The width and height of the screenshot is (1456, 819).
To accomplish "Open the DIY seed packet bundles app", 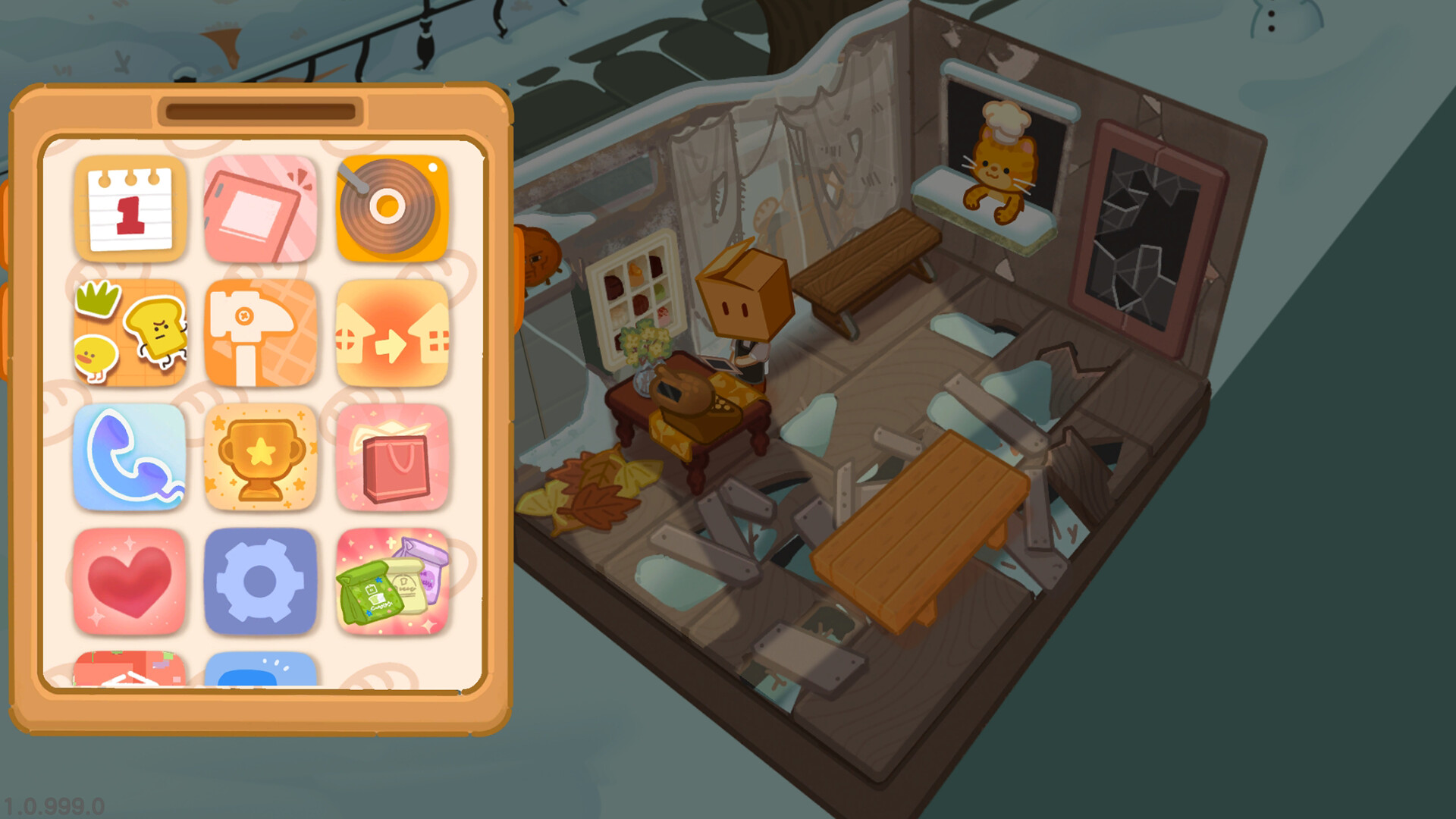I will click(391, 581).
